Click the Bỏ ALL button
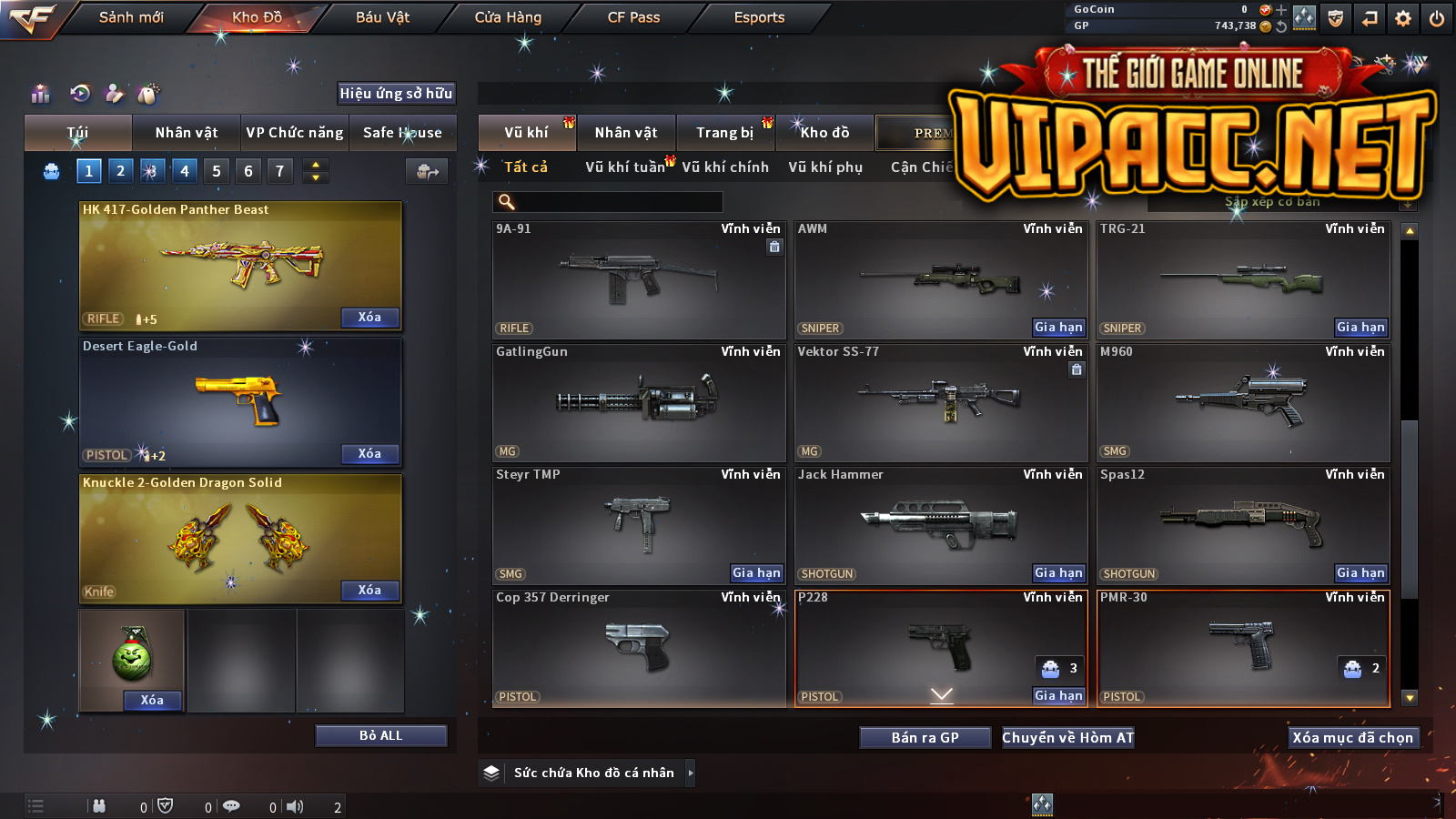The width and height of the screenshot is (1456, 819). coord(380,735)
